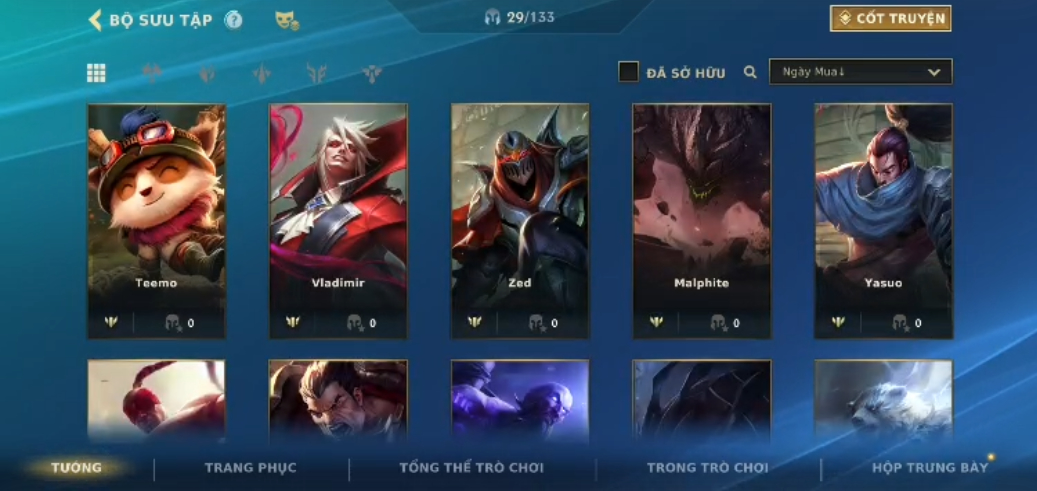Select the Teemo champion card

156,220
